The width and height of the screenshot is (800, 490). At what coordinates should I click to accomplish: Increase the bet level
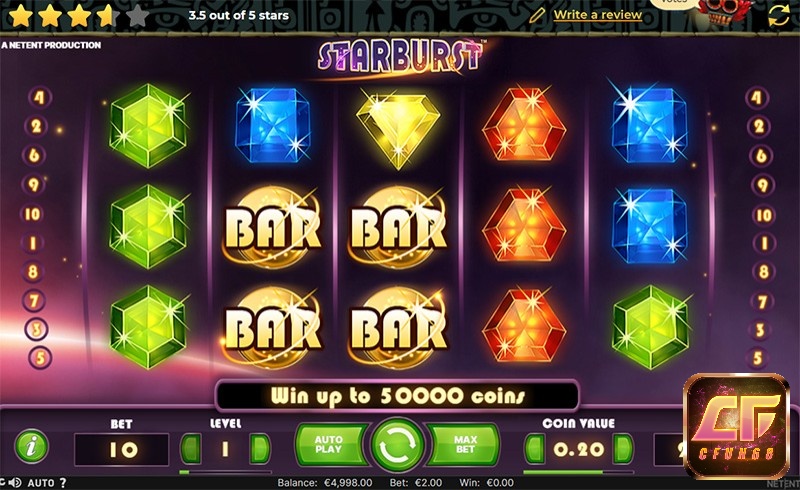(x=258, y=448)
